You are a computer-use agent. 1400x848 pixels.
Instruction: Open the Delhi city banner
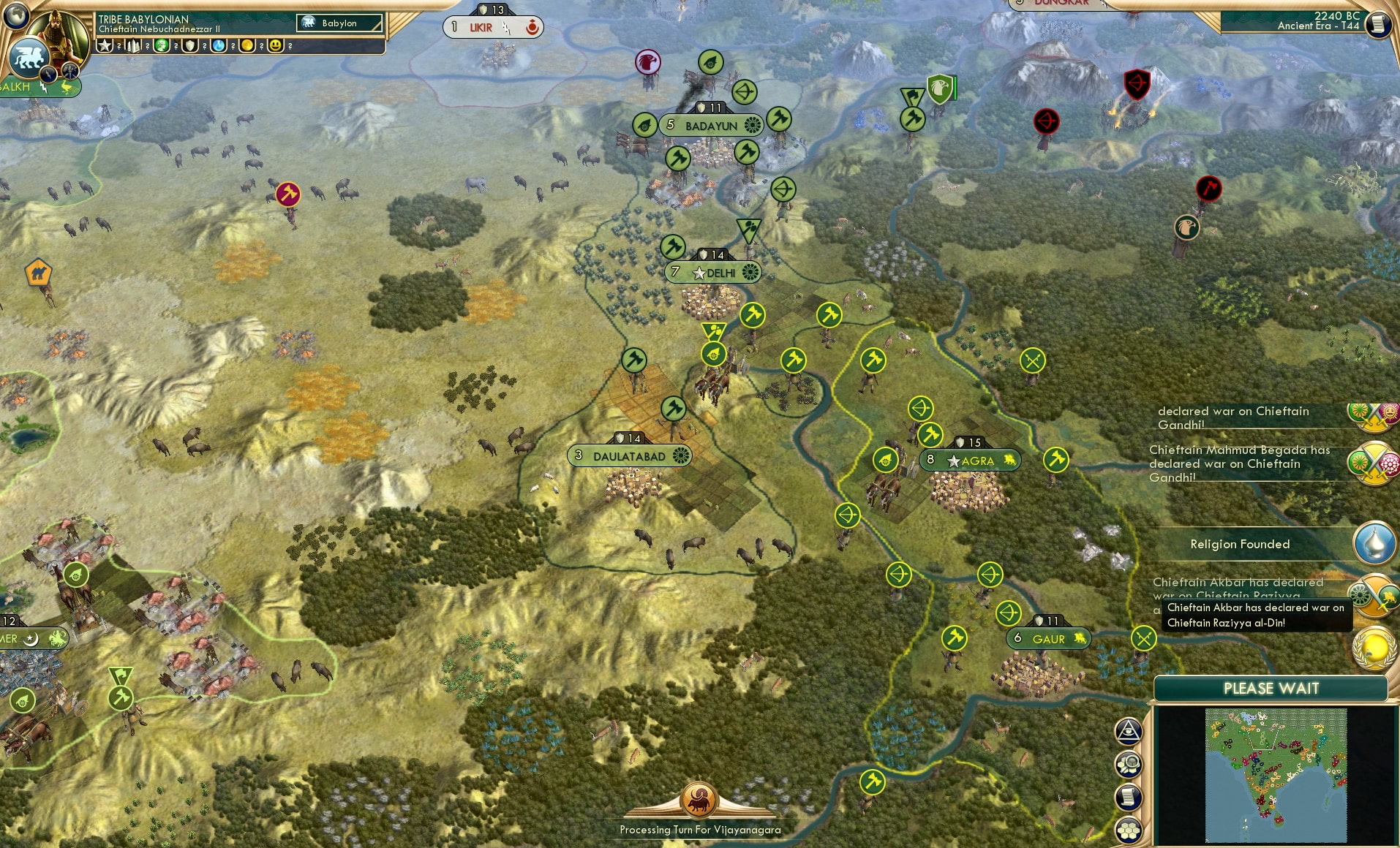(713, 272)
